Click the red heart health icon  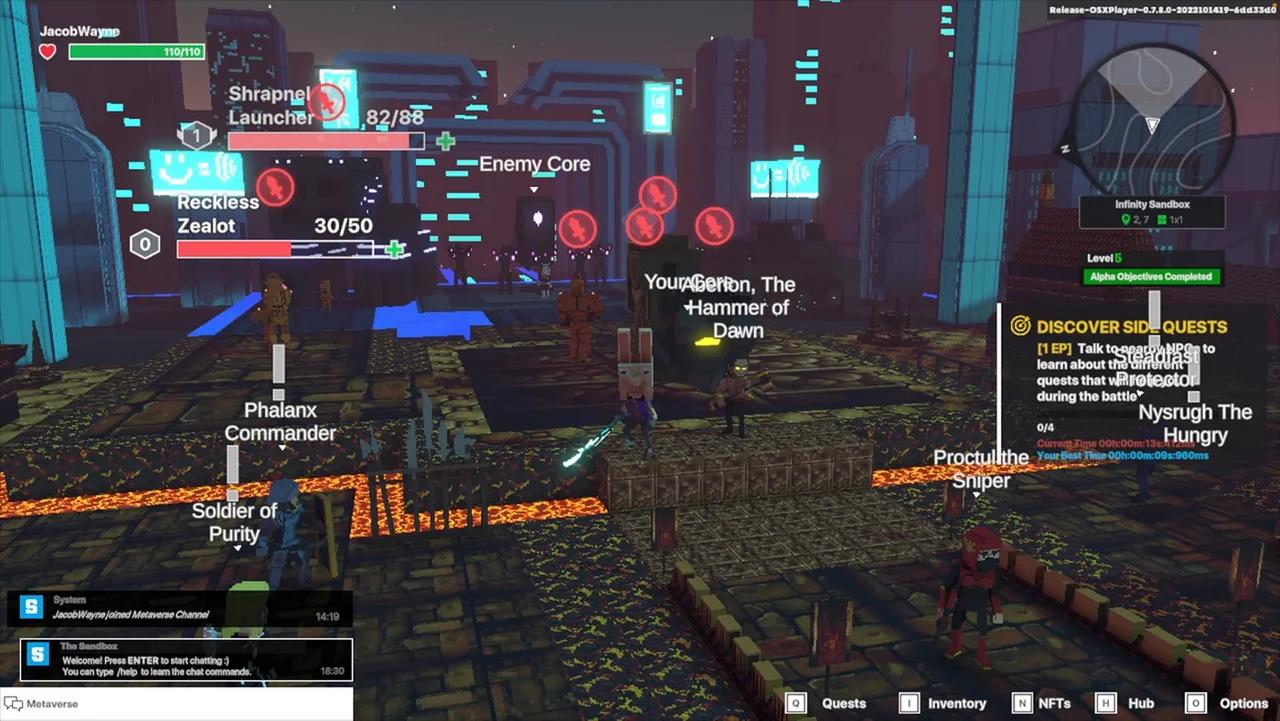(x=46, y=50)
